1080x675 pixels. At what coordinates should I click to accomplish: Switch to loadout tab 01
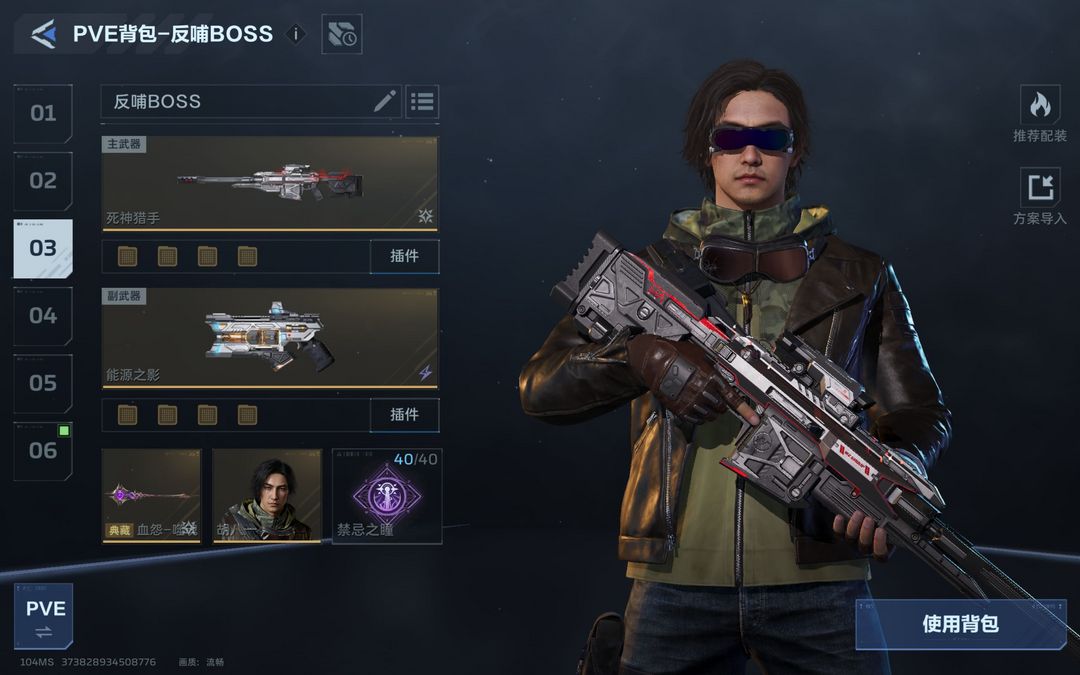[43, 114]
